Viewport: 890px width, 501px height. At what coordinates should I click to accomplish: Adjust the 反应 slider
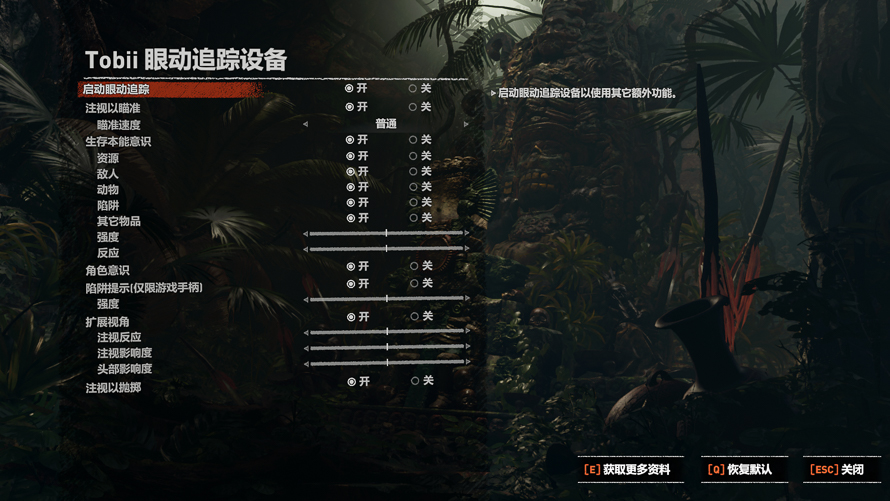(x=386, y=249)
